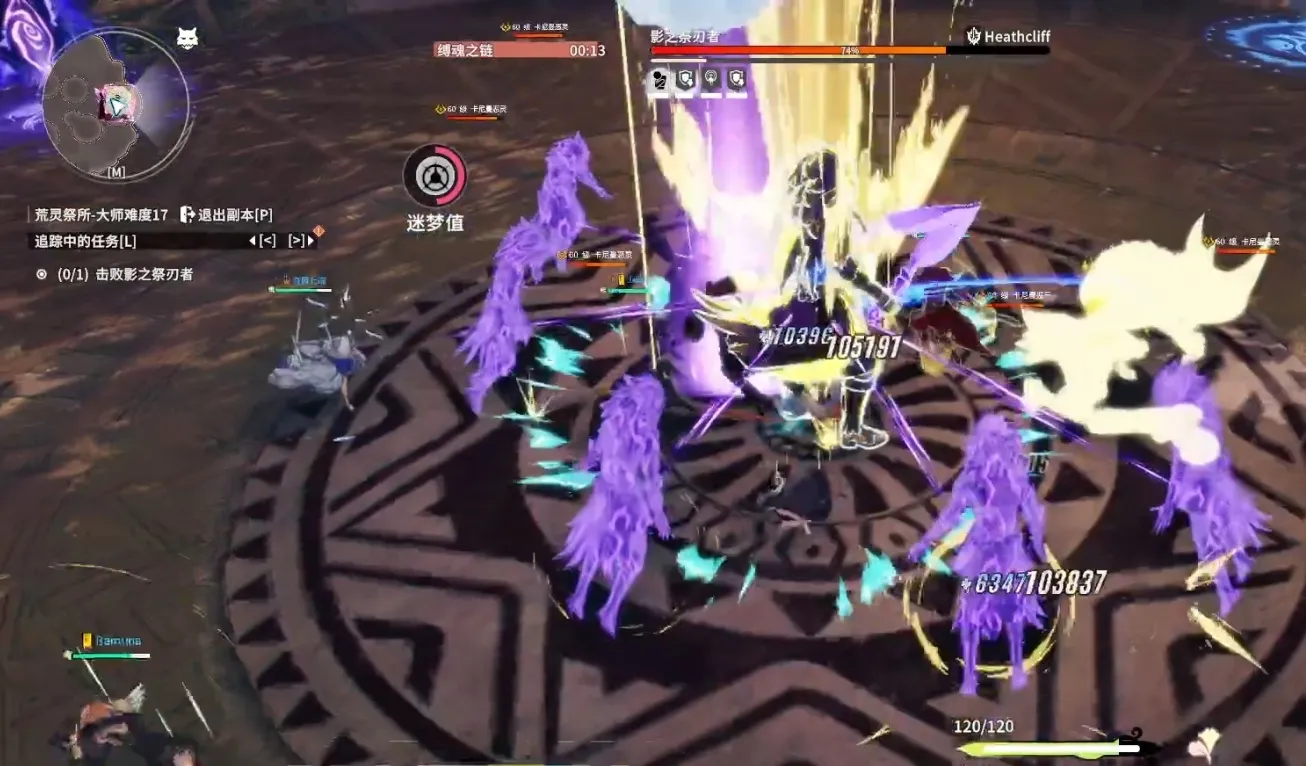Screen dimensions: 1306x766
Task: Inspect the boss concentric-circle status icon
Action: point(711,80)
